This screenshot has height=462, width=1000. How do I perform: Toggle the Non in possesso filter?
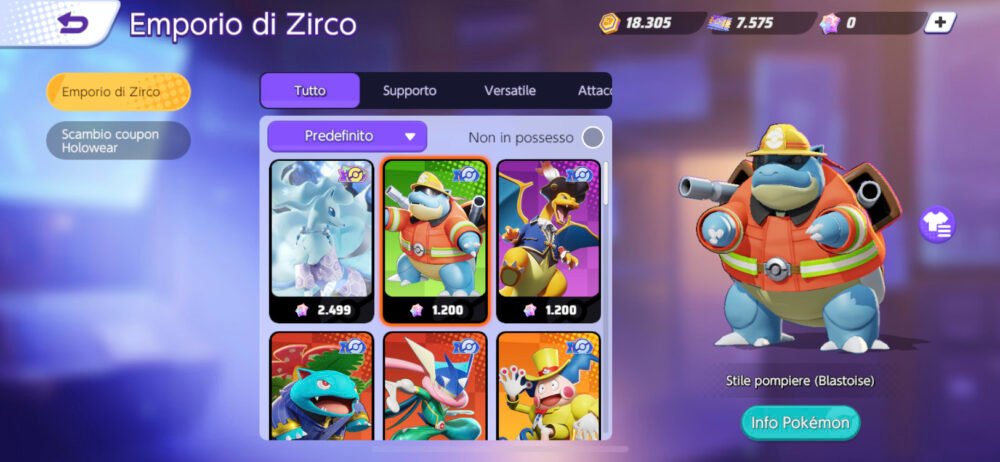coord(593,137)
